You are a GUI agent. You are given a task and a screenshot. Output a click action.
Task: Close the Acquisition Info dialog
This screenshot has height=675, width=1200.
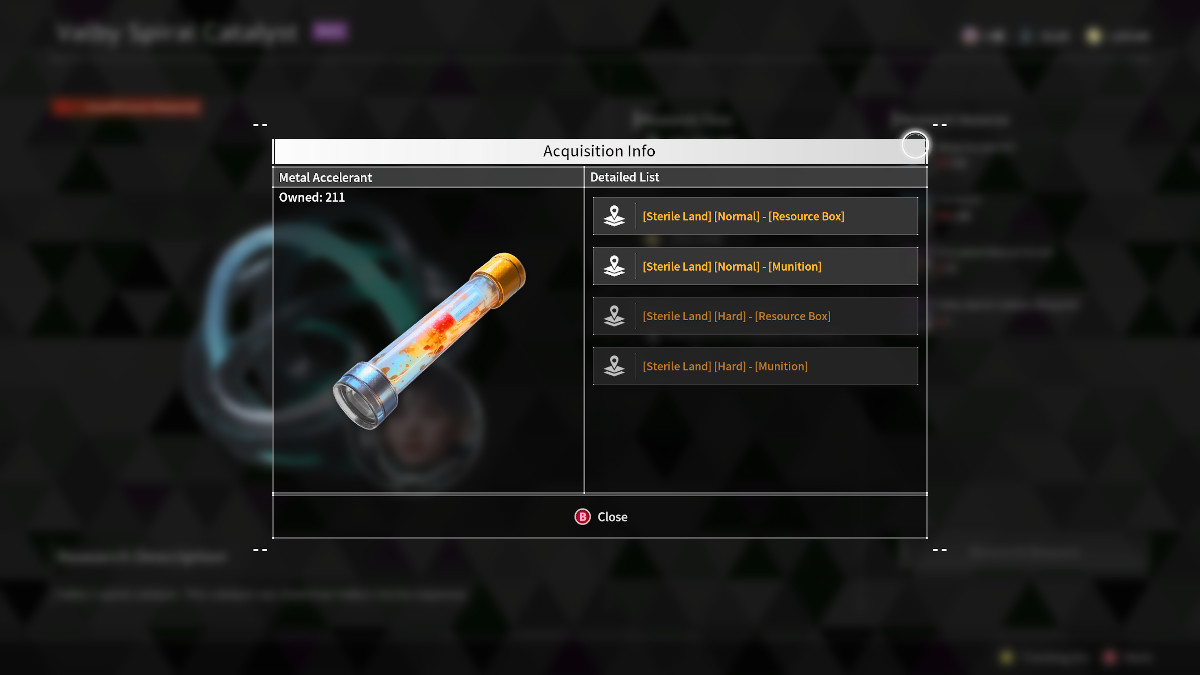[601, 517]
